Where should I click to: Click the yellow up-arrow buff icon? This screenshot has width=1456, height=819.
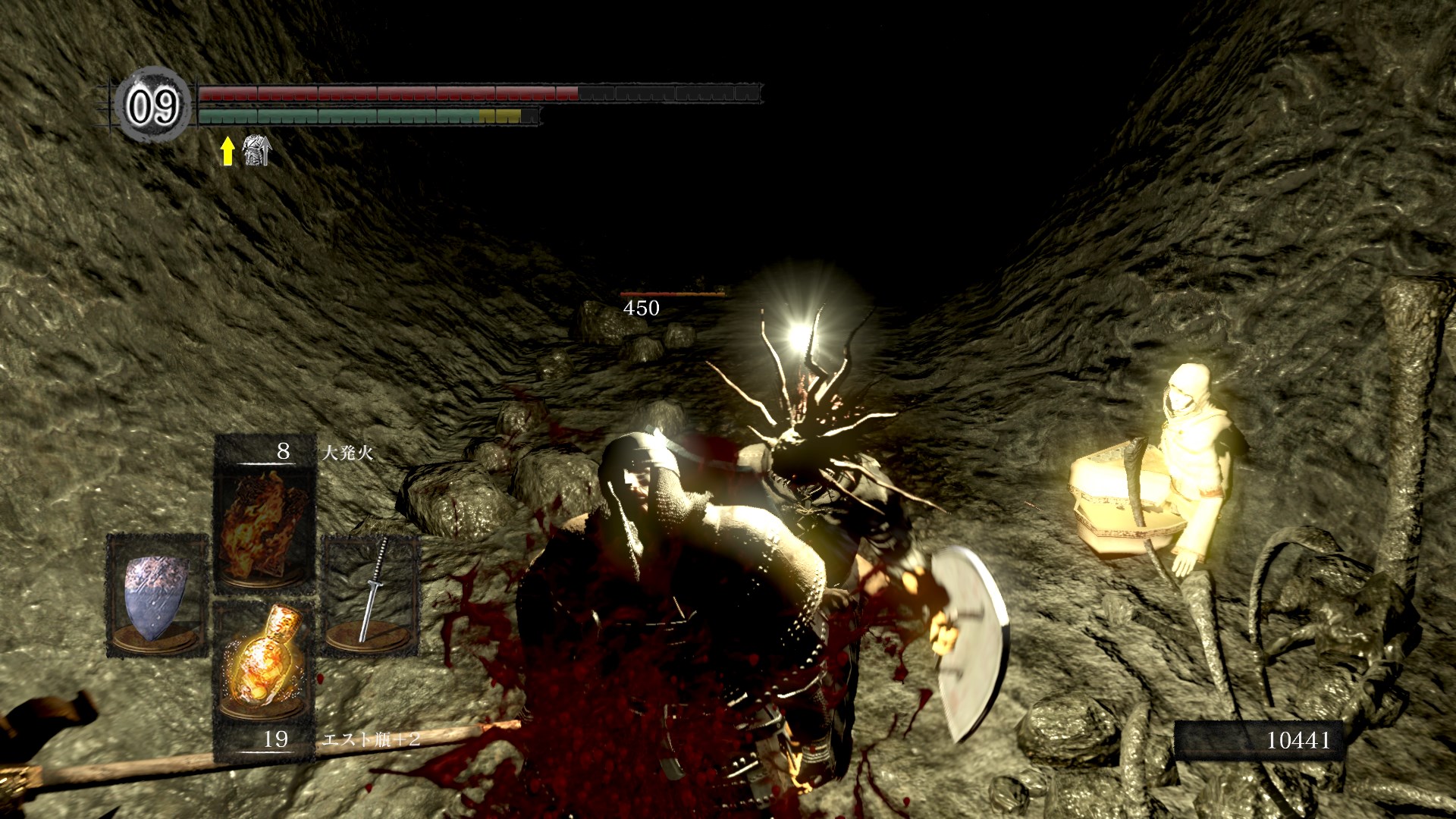tap(227, 151)
